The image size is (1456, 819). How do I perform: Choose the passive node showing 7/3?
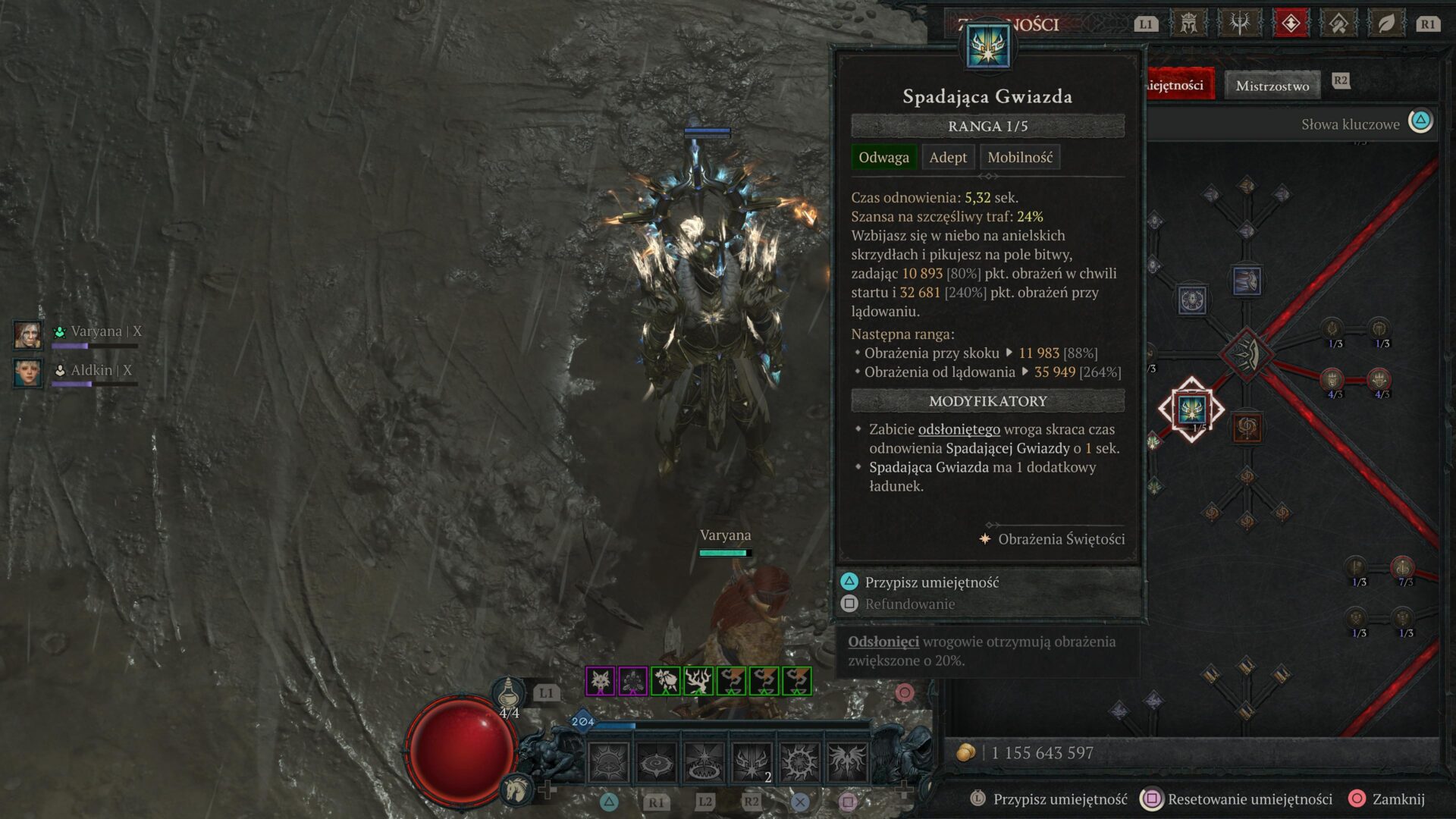pos(1402,568)
